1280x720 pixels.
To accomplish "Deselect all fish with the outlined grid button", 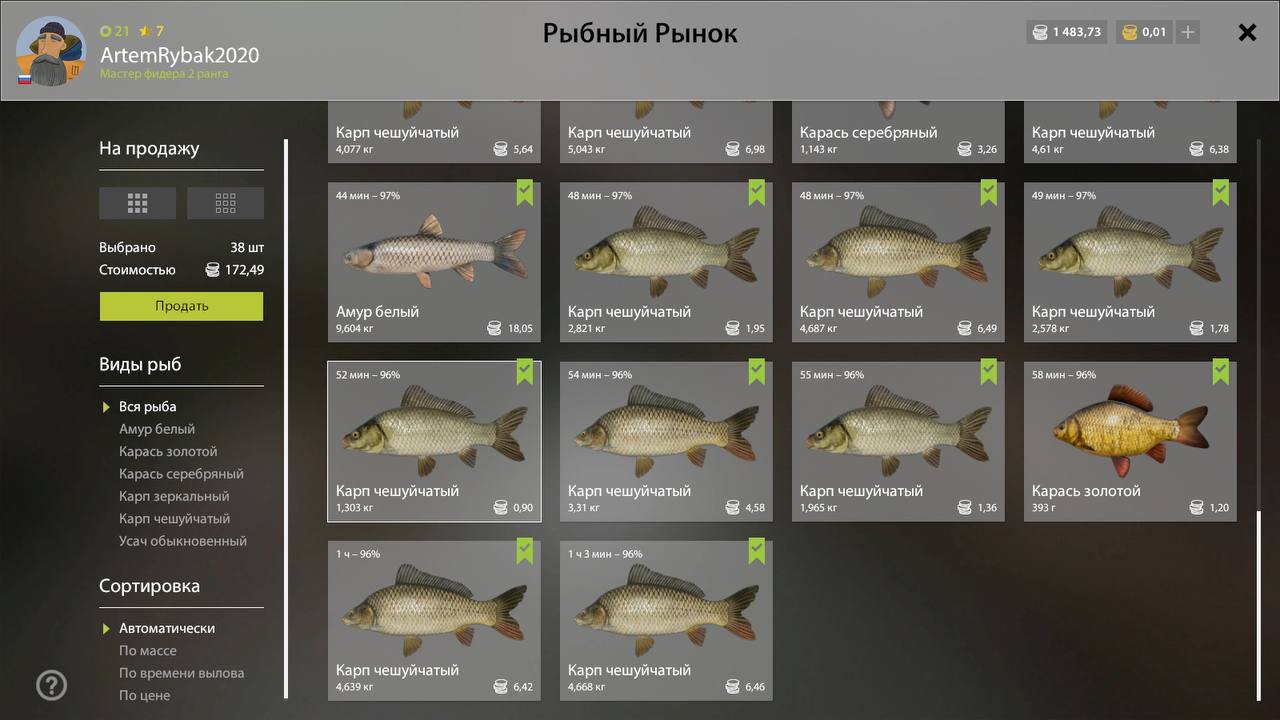I will pos(225,203).
